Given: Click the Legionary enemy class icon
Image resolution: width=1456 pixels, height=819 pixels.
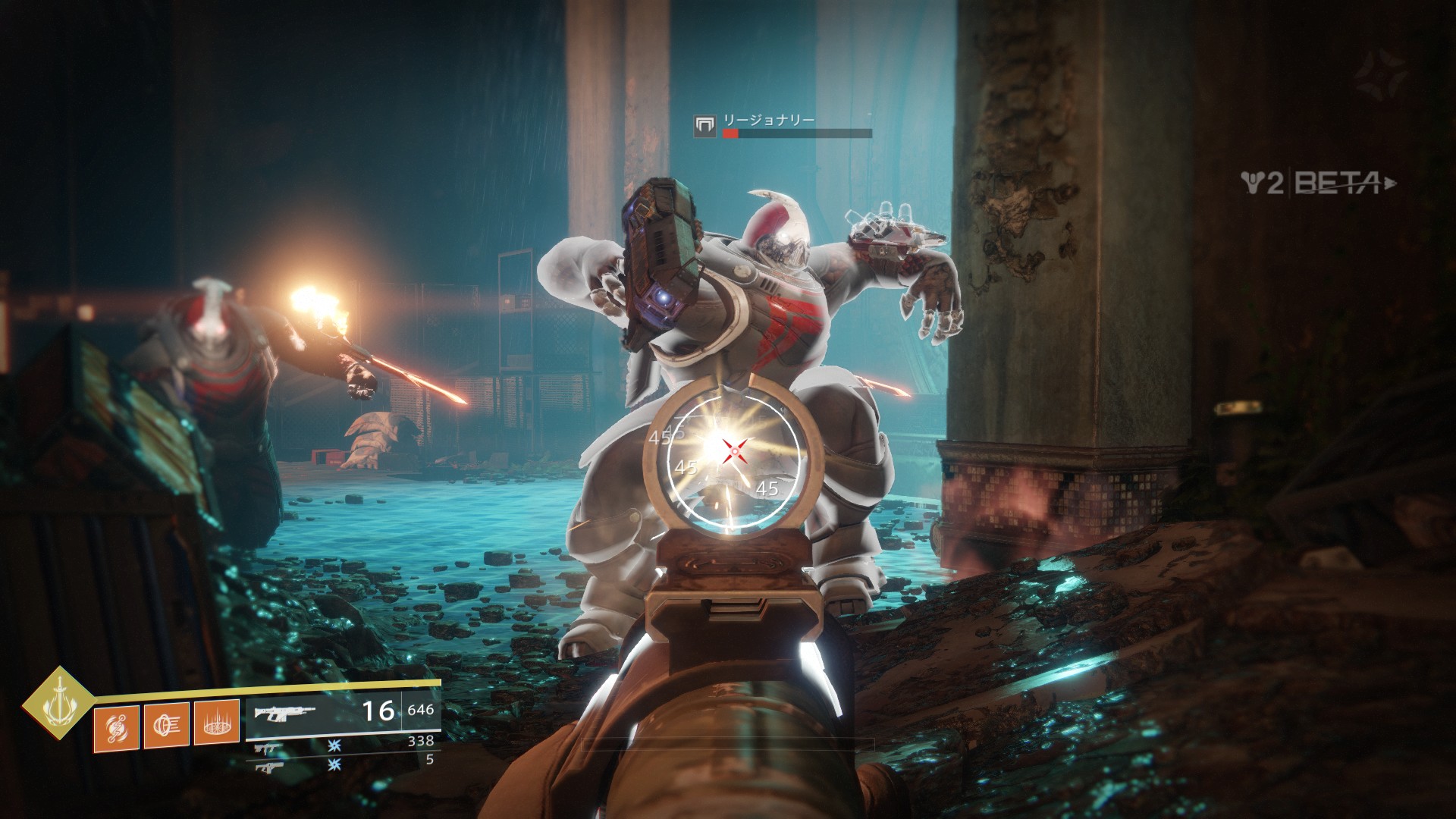Looking at the screenshot, I should 705,126.
